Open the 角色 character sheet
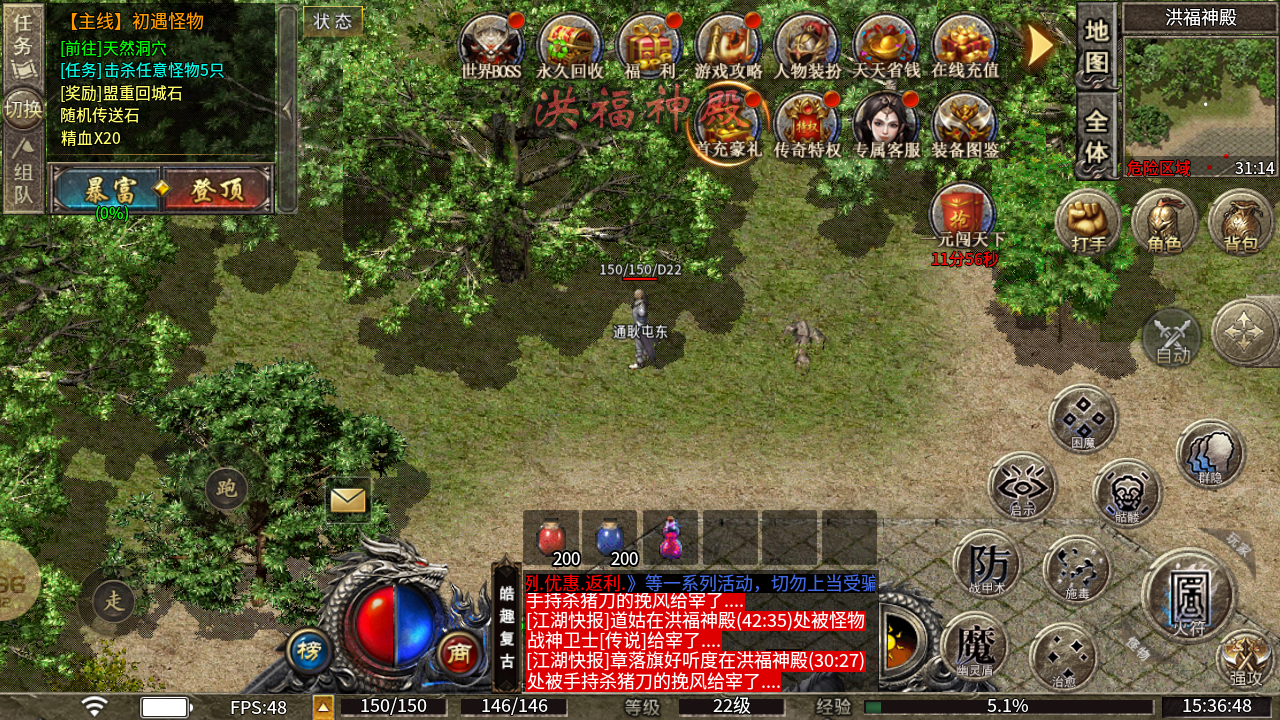This screenshot has height=720, width=1280. pyautogui.click(x=1164, y=221)
